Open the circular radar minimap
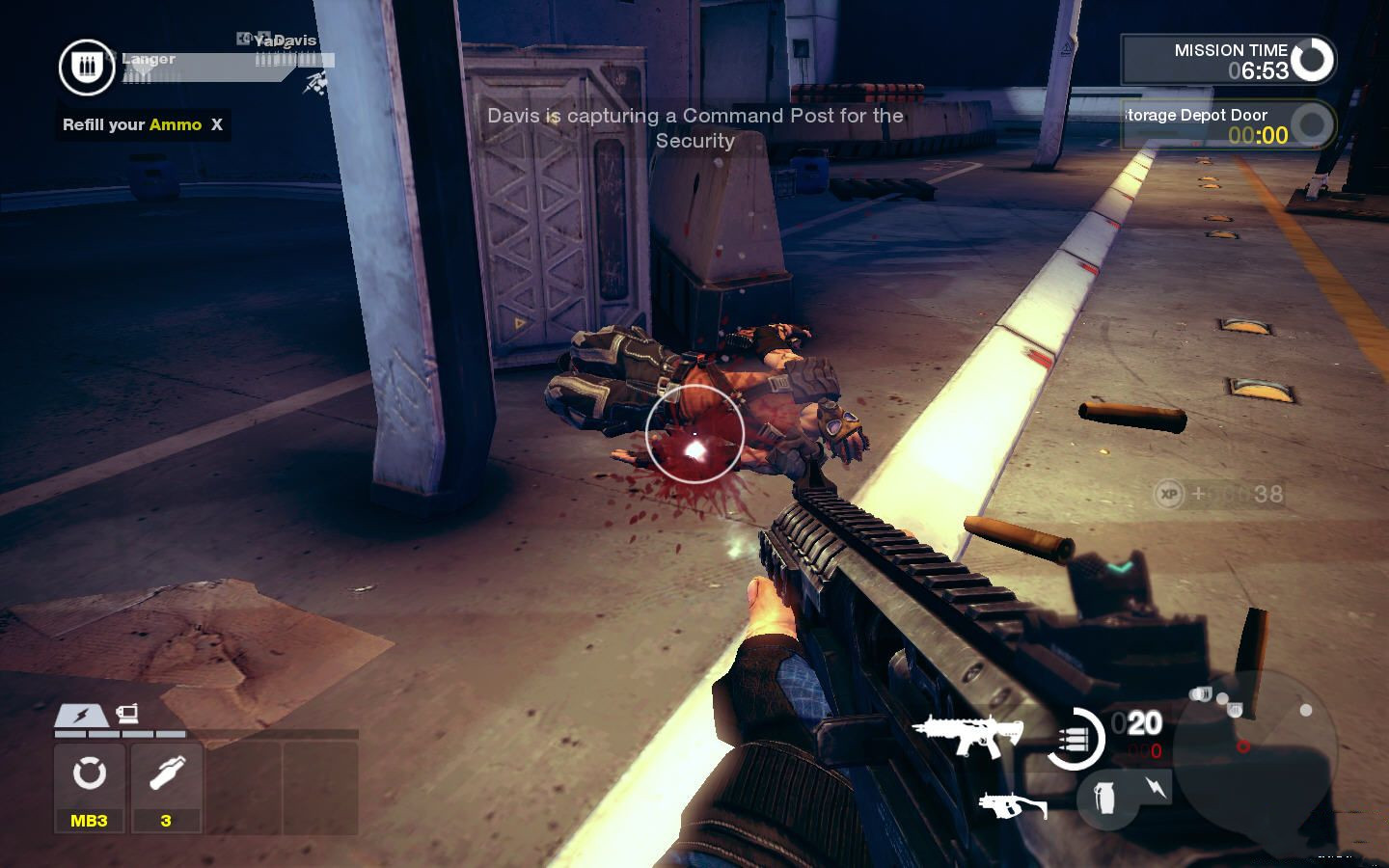The image size is (1389, 868). coord(1254,745)
